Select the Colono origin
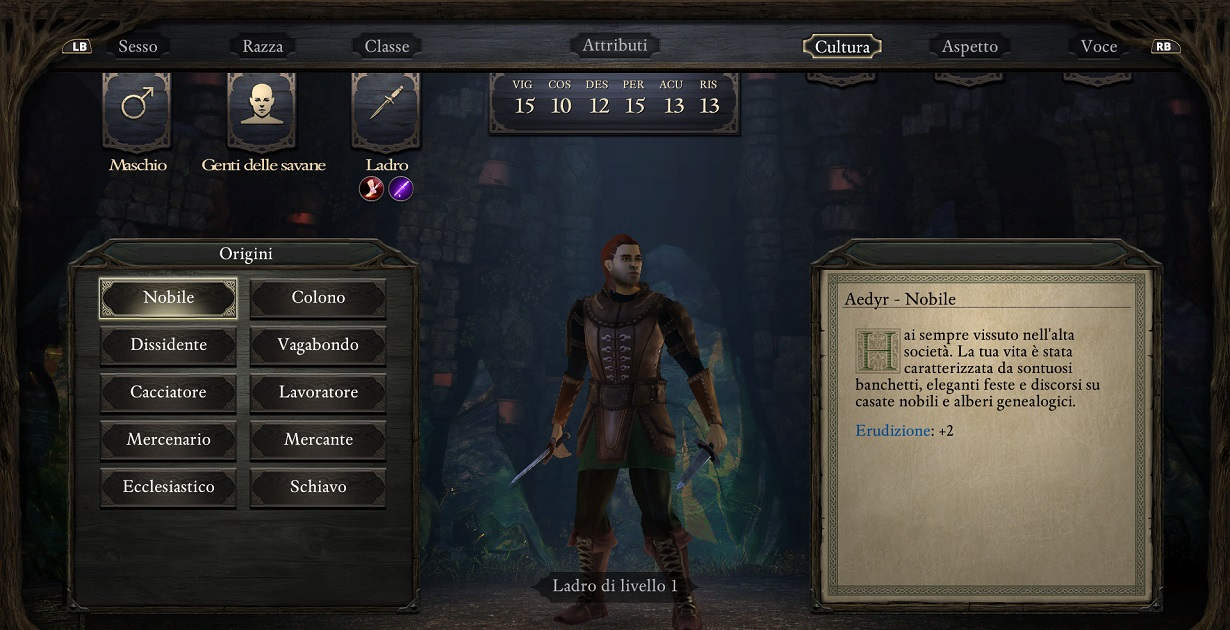1230x630 pixels. pos(318,298)
